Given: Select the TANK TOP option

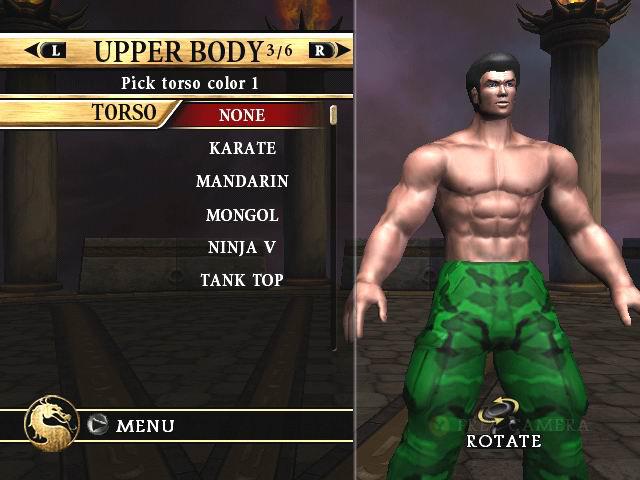Looking at the screenshot, I should (x=242, y=280).
